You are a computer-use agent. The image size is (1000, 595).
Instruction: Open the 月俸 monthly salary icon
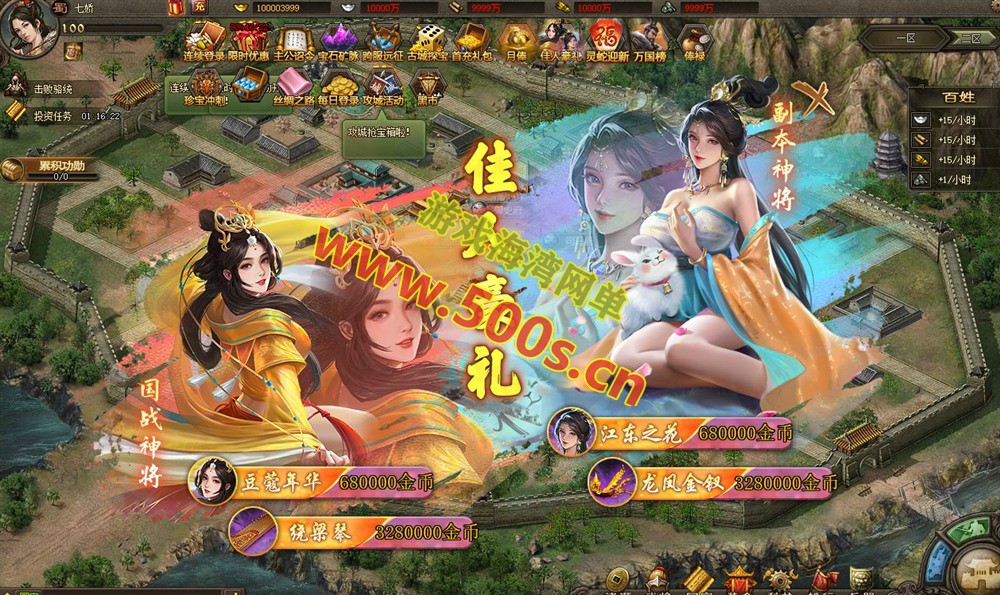(x=516, y=42)
